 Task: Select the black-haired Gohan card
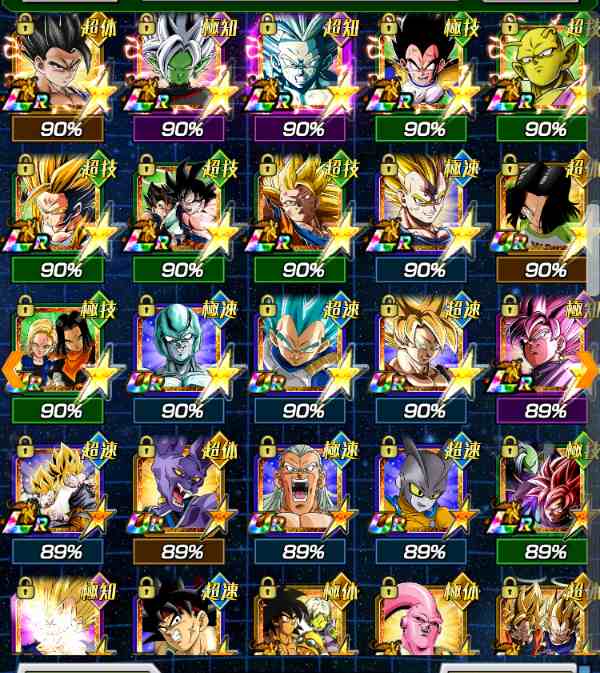[60, 65]
